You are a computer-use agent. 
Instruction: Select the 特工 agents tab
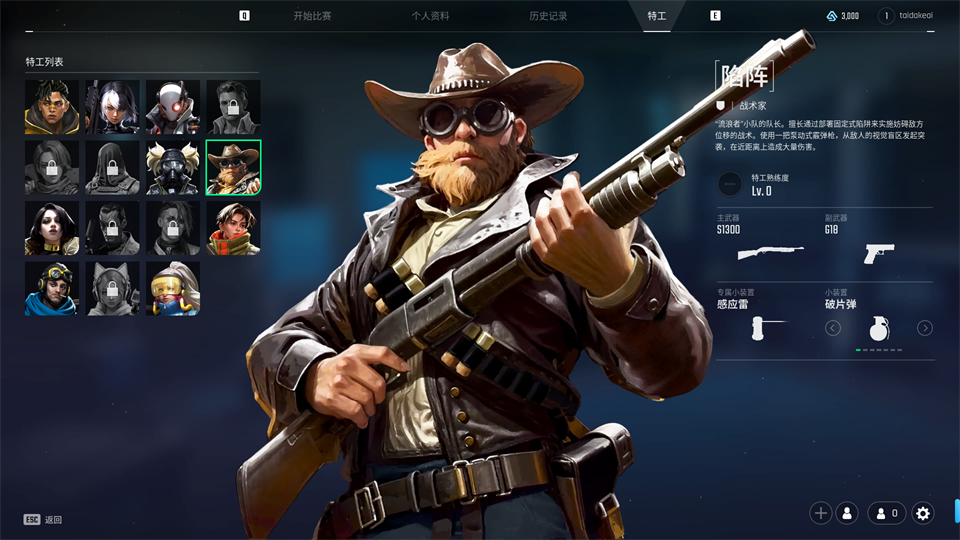(657, 16)
